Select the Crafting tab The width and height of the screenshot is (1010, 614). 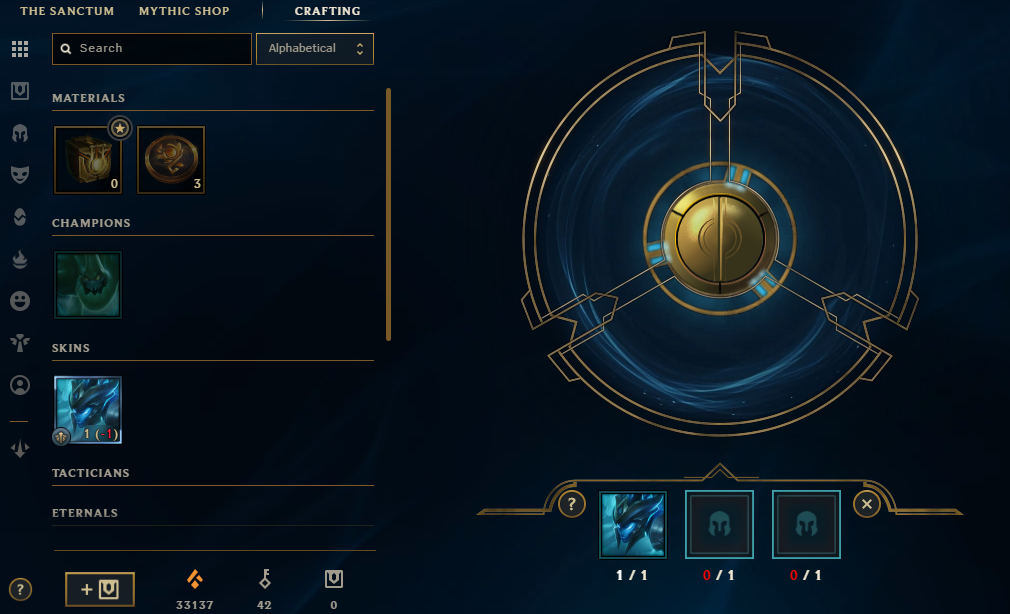coord(327,11)
